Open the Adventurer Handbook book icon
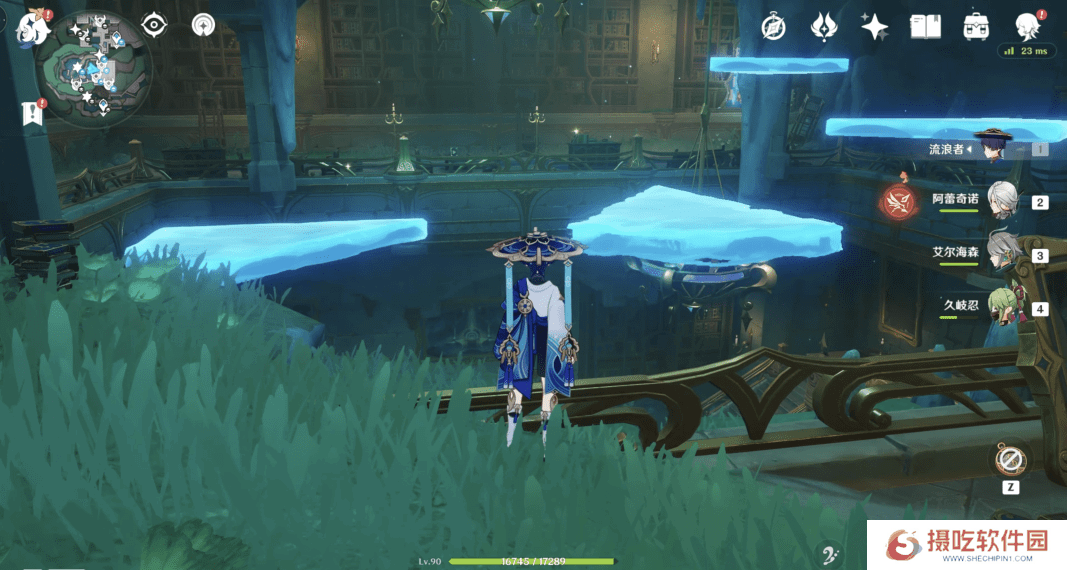Viewport: 1067px width, 570px height. click(x=925, y=27)
